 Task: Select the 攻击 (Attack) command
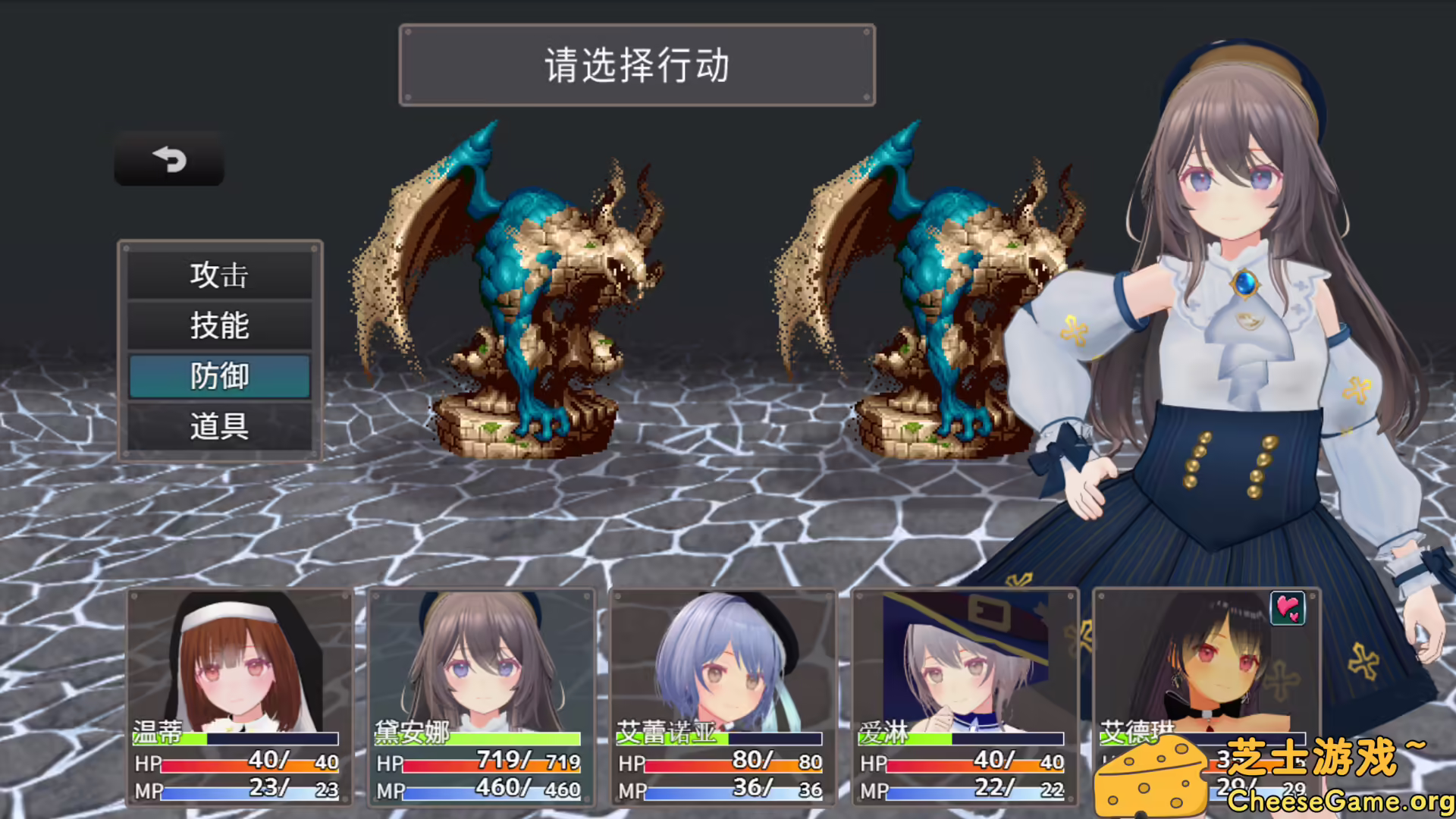pos(220,275)
